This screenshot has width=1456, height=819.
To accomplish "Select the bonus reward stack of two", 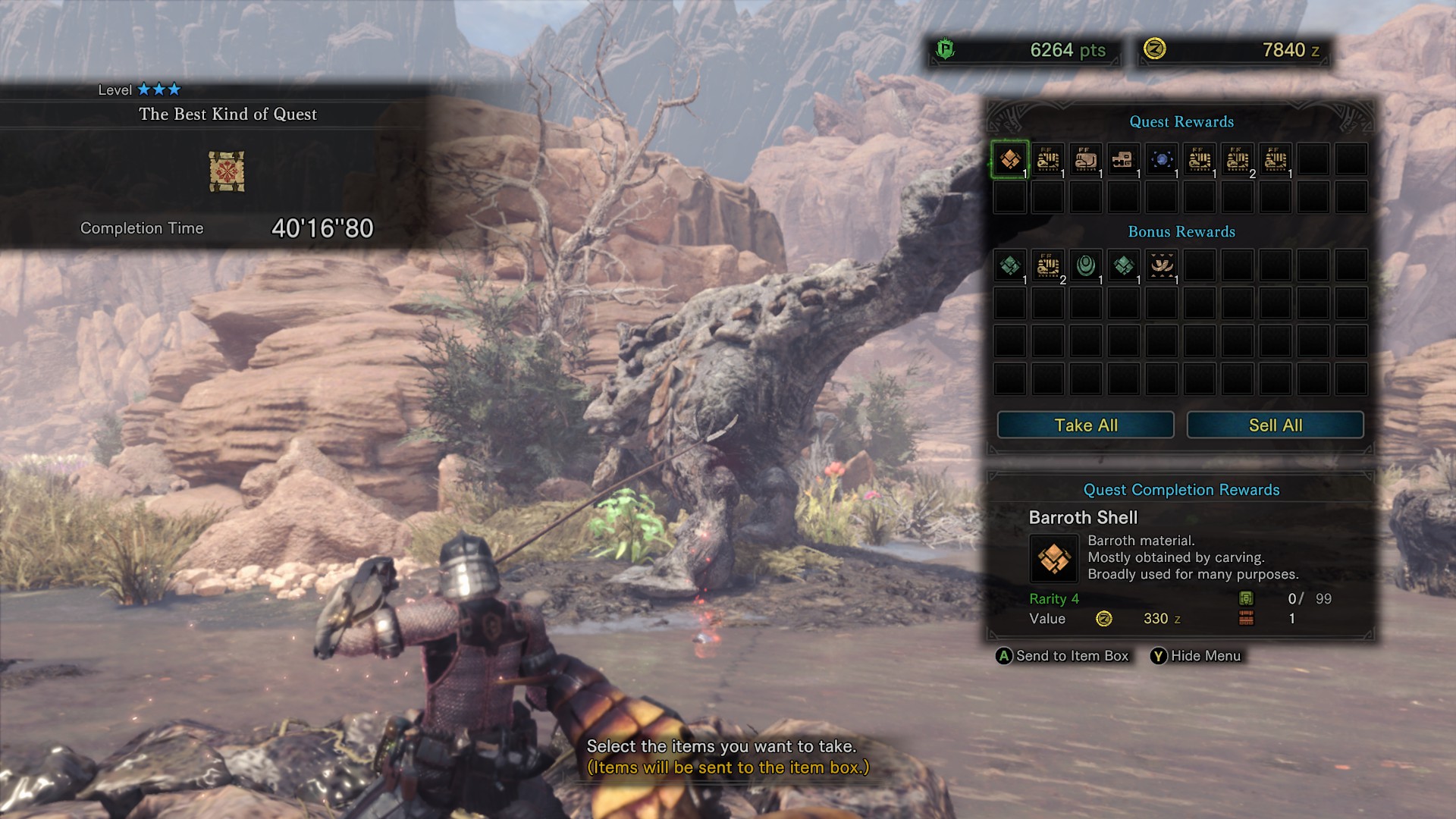I will [x=1047, y=266].
